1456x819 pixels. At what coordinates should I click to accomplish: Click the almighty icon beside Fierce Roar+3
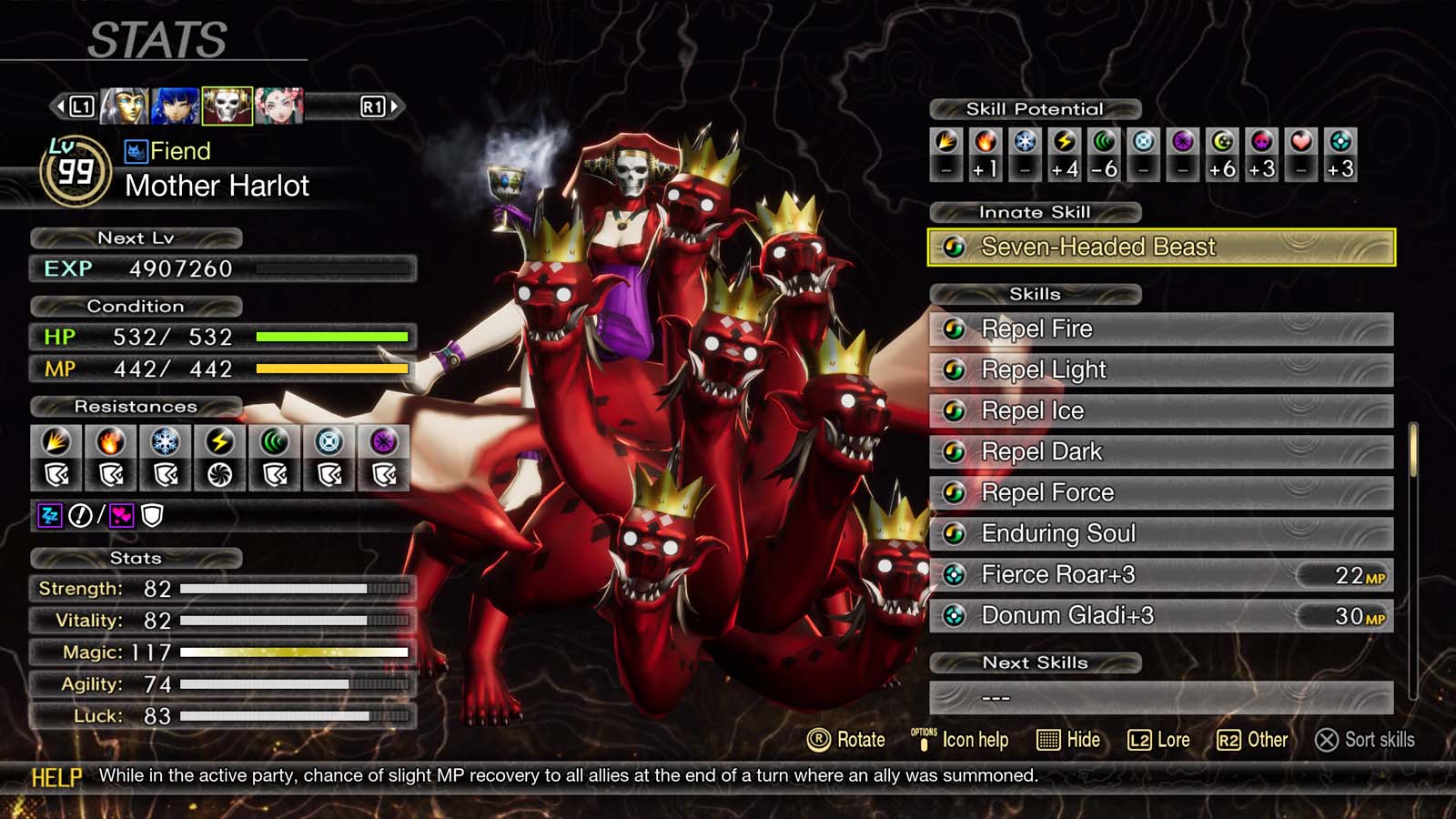[x=954, y=574]
